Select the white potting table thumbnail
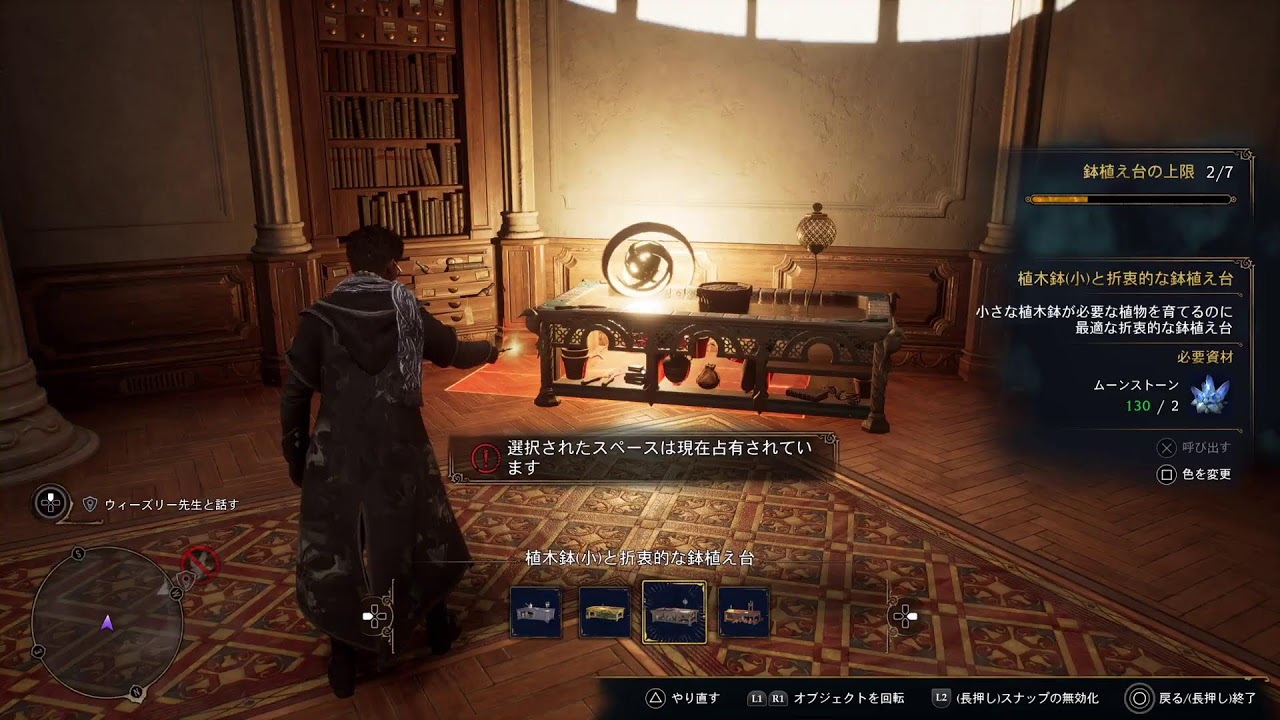1280x720 pixels. pyautogui.click(x=535, y=612)
